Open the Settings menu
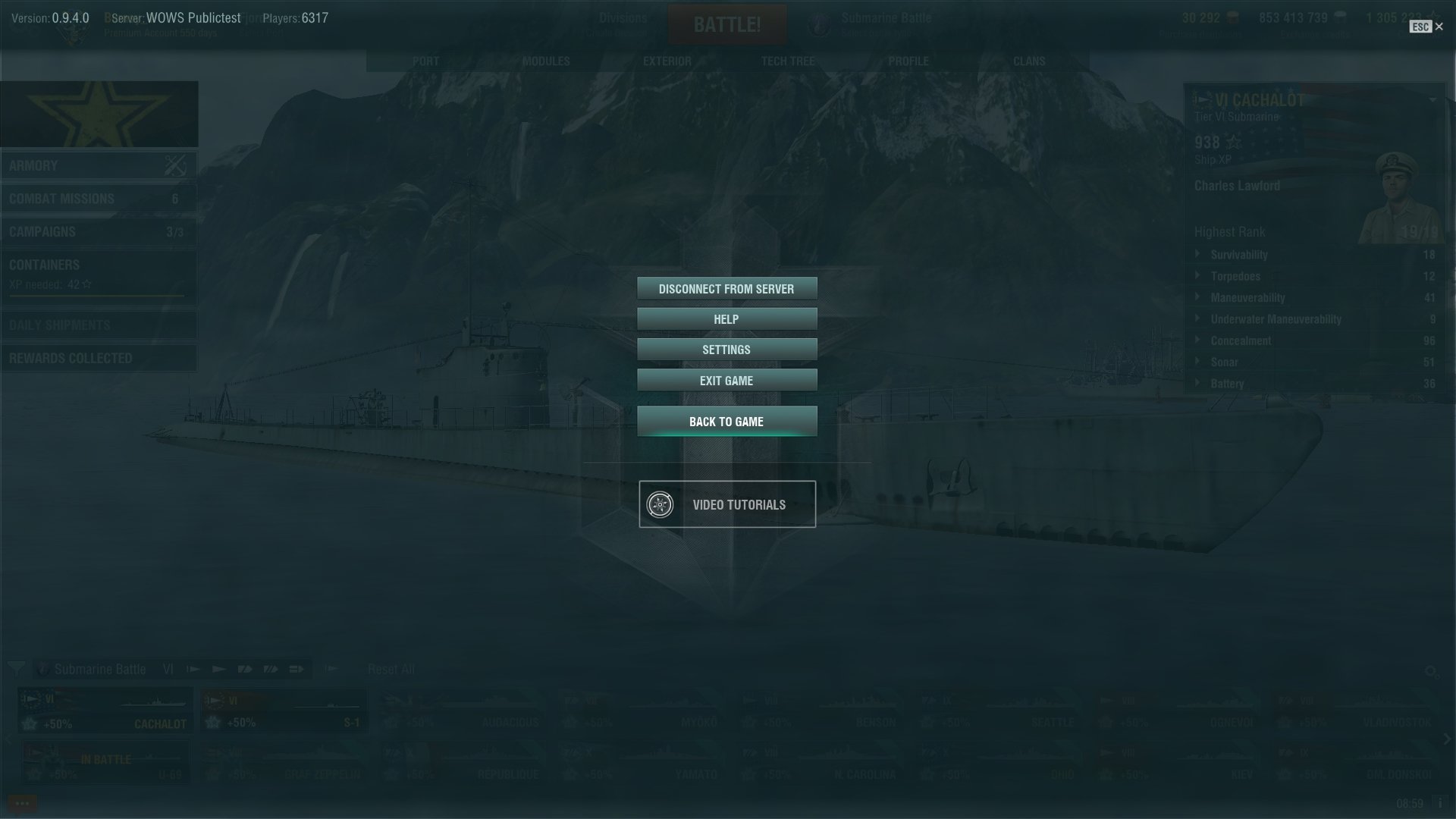Image resolution: width=1456 pixels, height=819 pixels. (x=726, y=350)
